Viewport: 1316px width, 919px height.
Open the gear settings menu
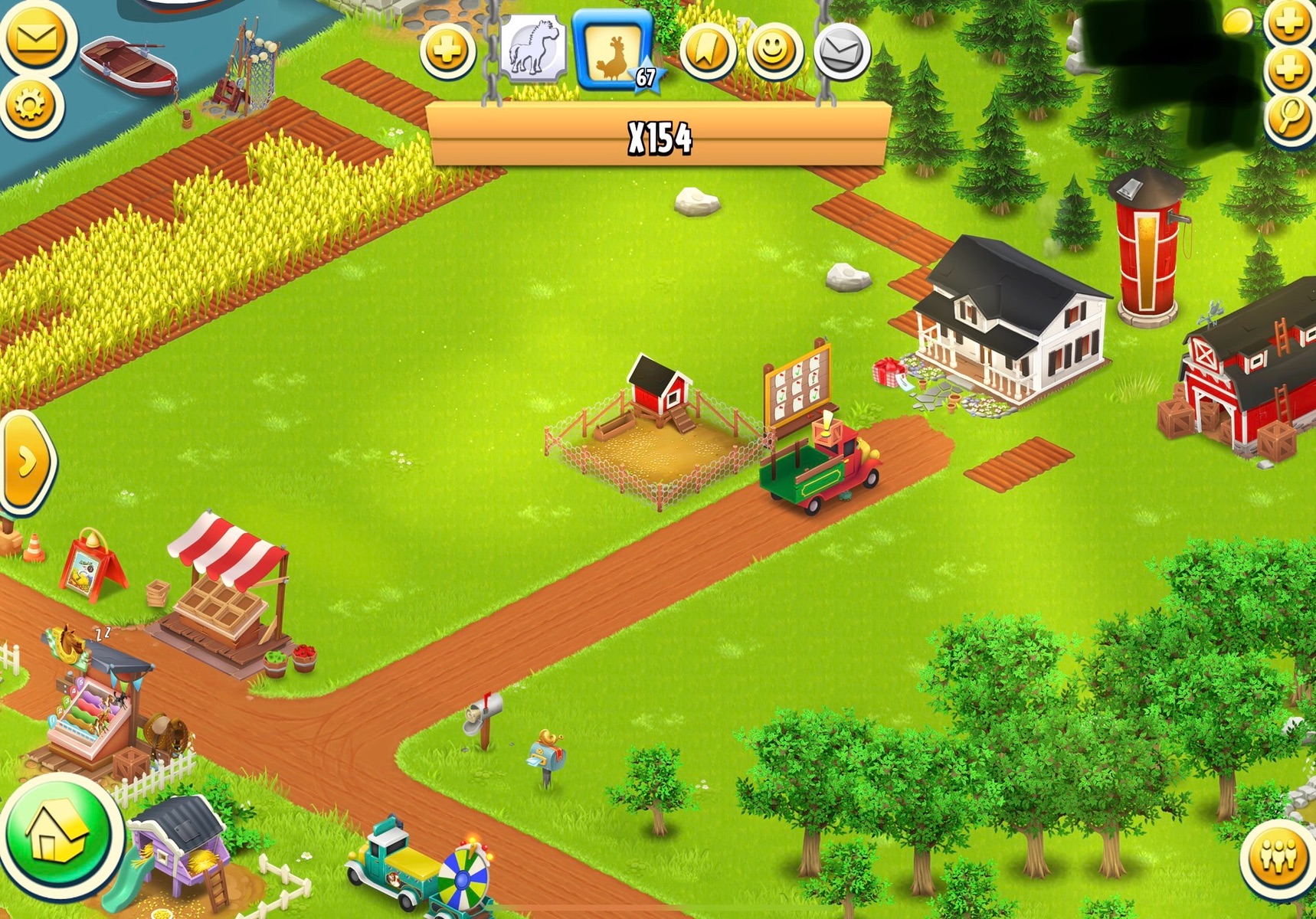point(31,105)
